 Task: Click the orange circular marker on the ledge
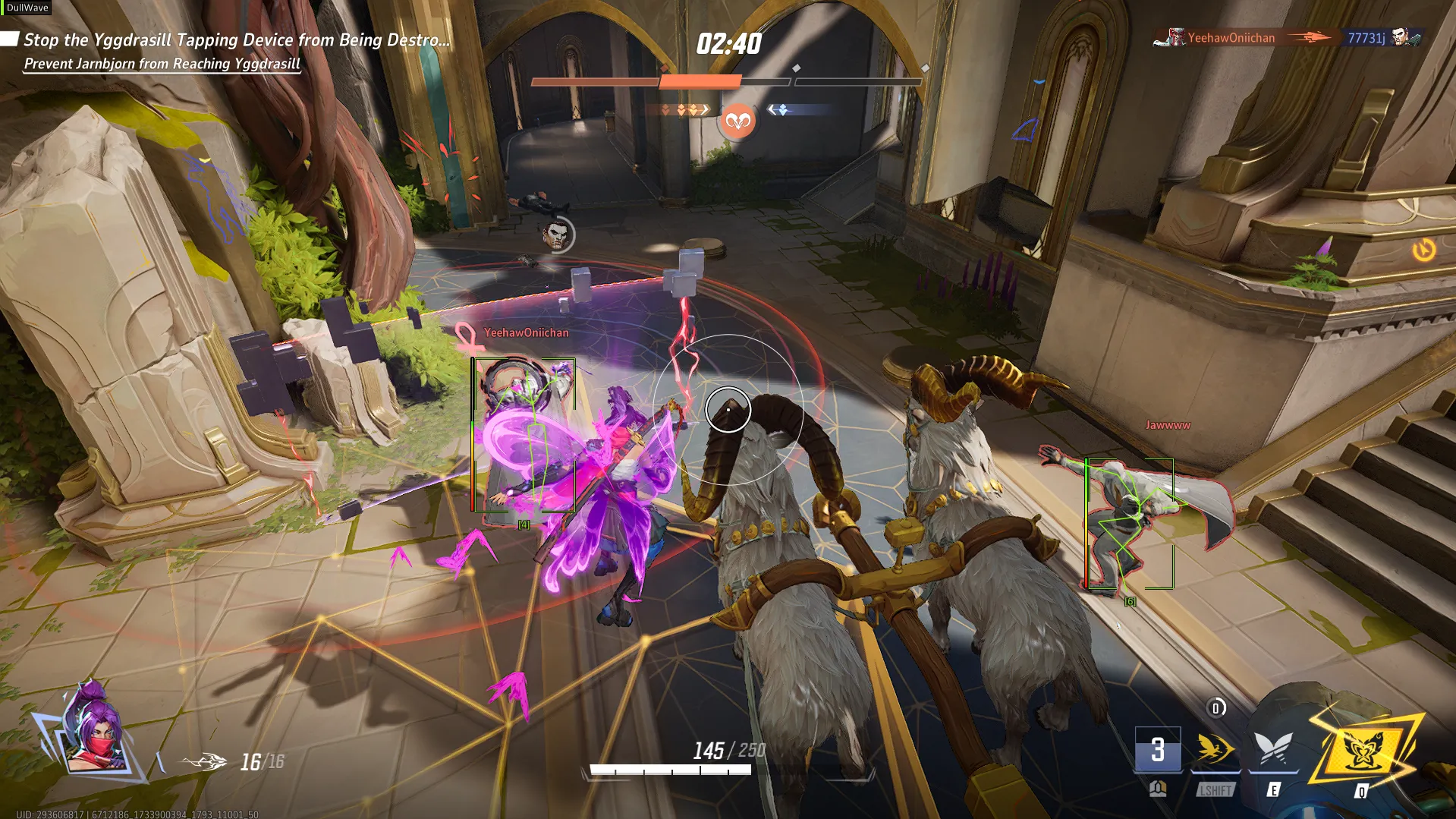pyautogui.click(x=1423, y=250)
